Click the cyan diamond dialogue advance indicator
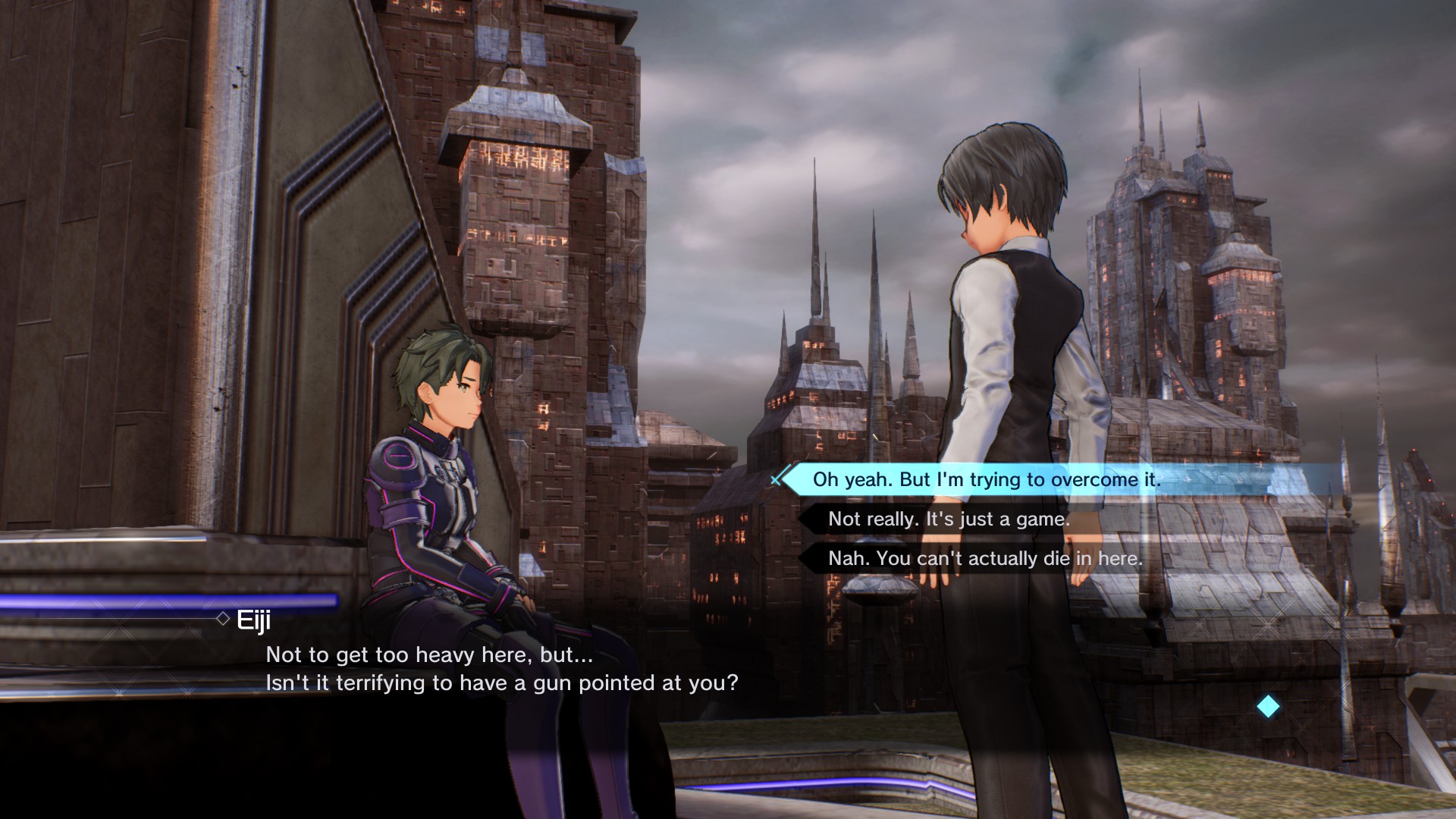 [1268, 707]
